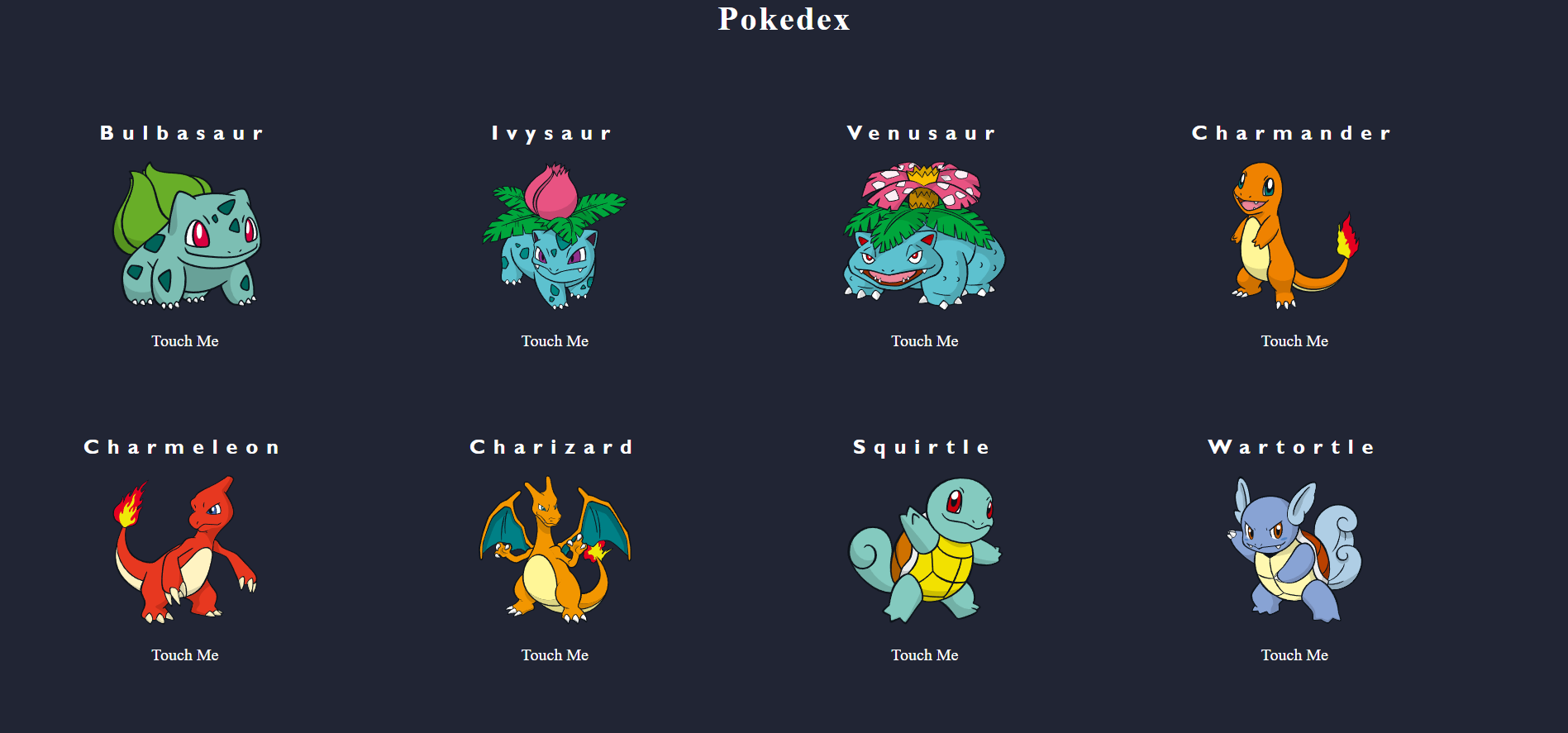Click Touch Me under Wartortle

pos(1294,654)
